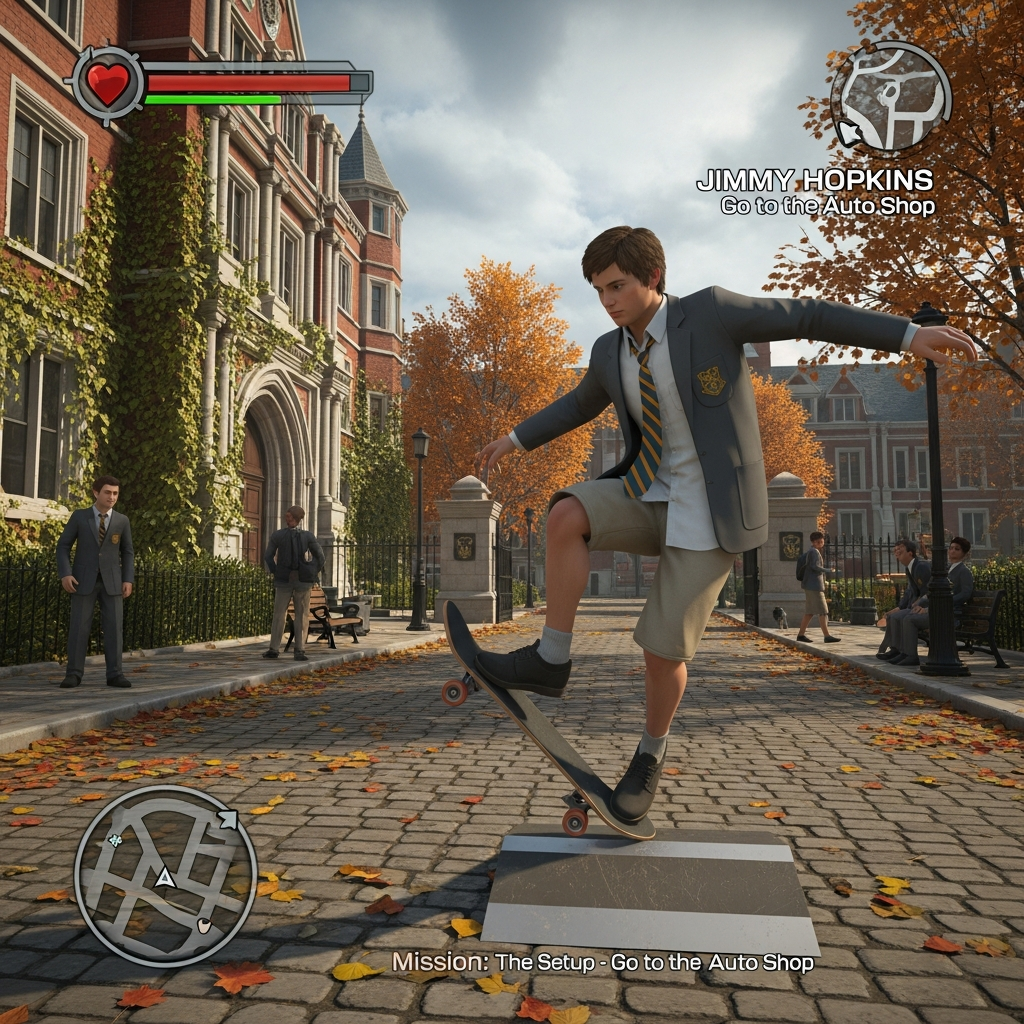
Task: Select the arrow marker on the minimap's rim
Action: click(x=227, y=820)
